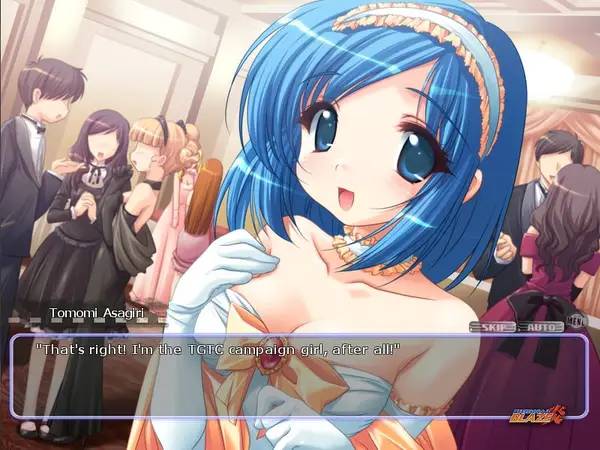Viewport: 600px width, 450px height.
Task: Open the round MENU button
Action: (574, 322)
